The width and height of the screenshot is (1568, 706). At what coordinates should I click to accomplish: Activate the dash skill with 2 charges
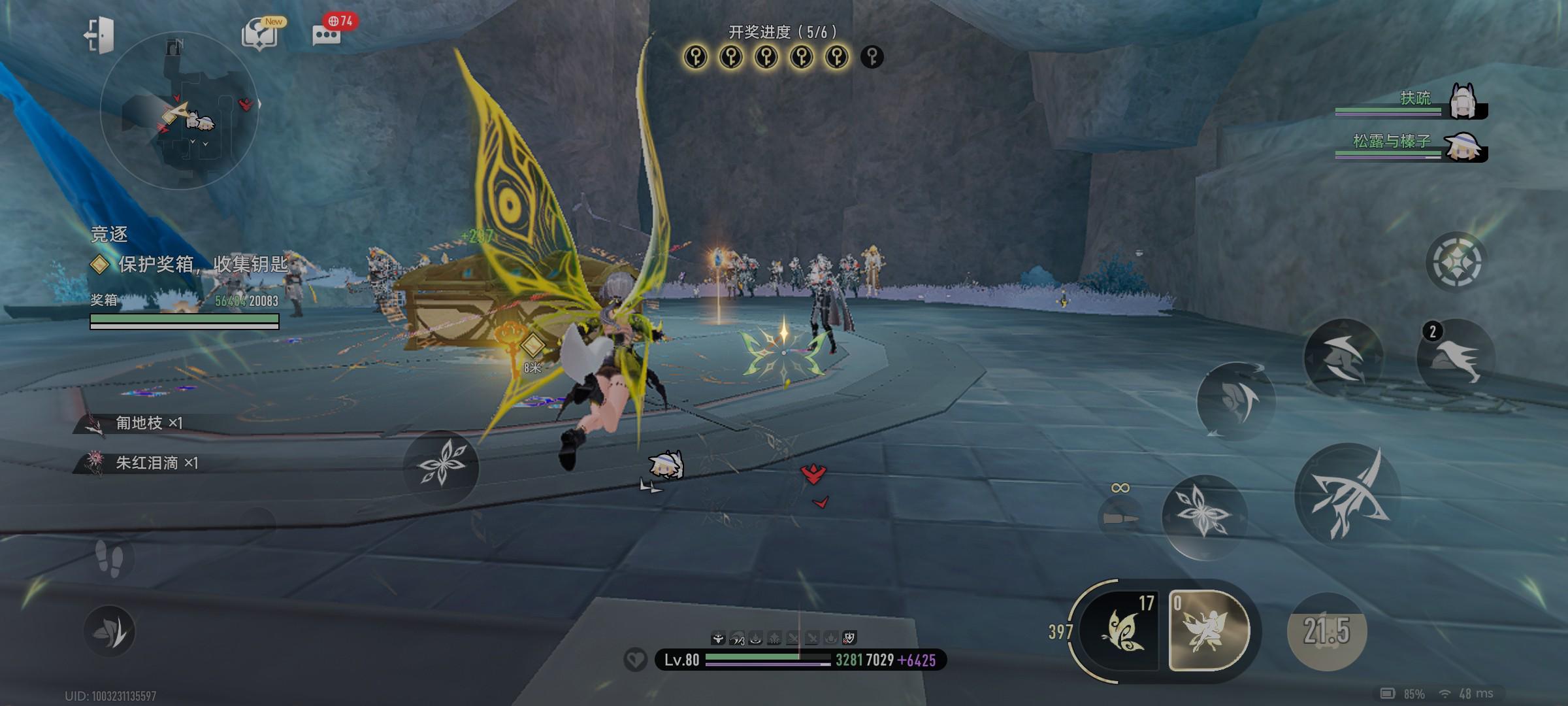pos(1456,358)
